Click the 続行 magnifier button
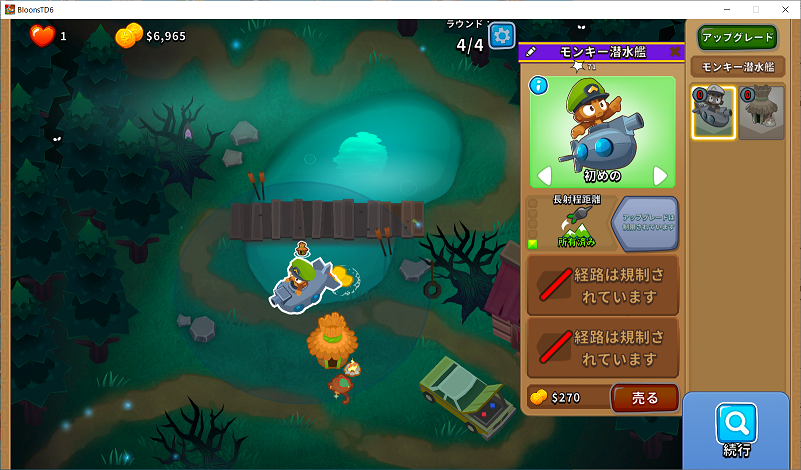 [736, 430]
